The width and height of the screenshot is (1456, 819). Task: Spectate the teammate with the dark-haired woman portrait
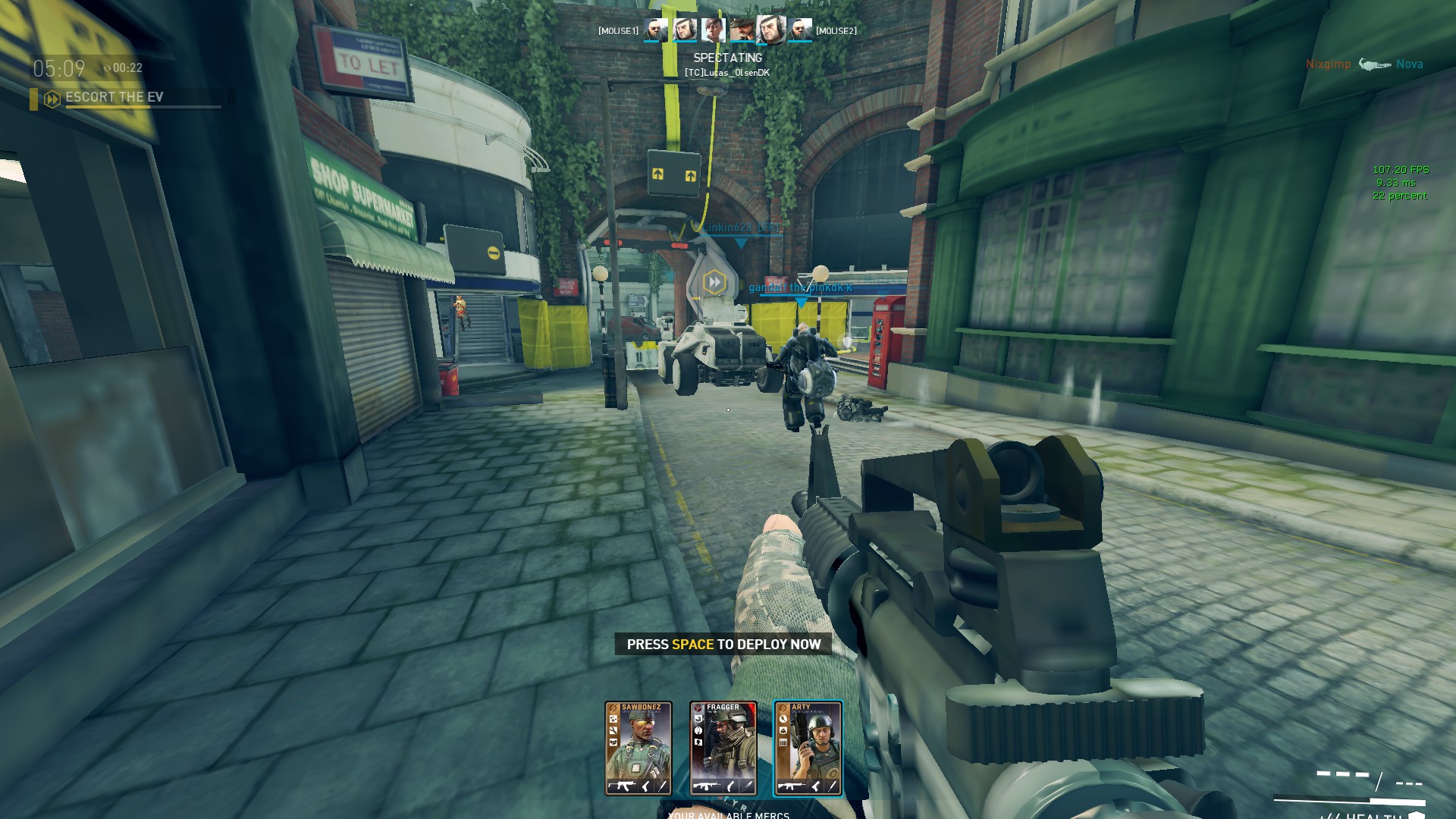coord(713,30)
